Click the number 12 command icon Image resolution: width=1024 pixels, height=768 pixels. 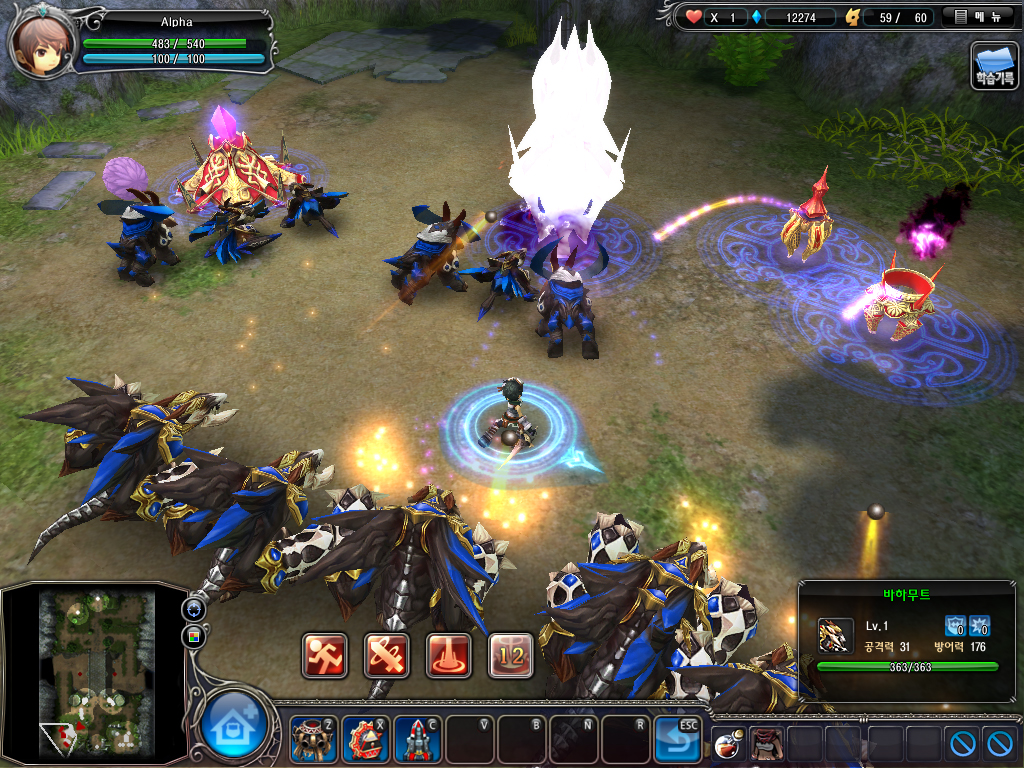pos(510,655)
